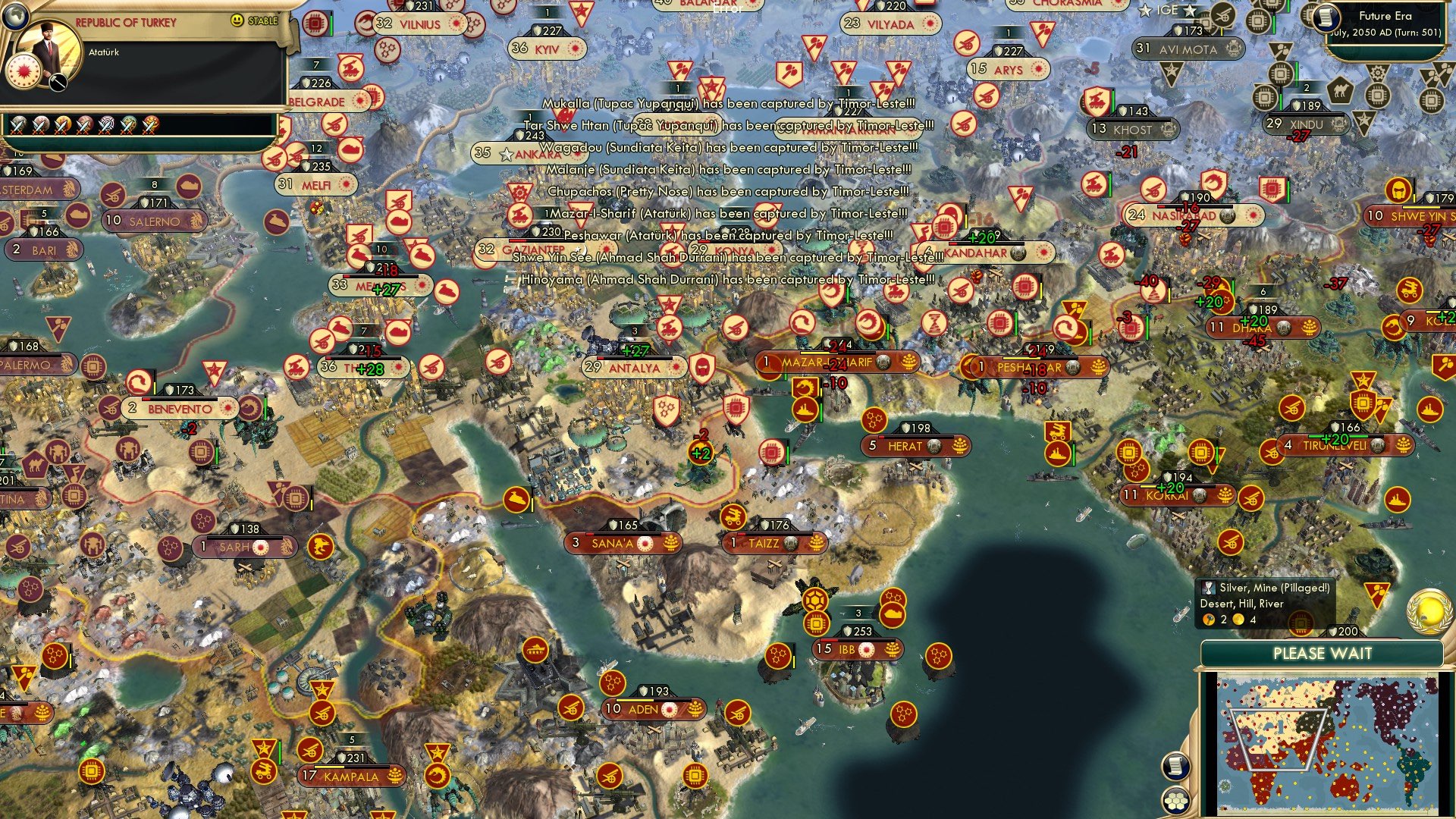The image size is (1456, 819).
Task: Click the green health bar beside the robot unit near Vilnius
Action: (331, 24)
